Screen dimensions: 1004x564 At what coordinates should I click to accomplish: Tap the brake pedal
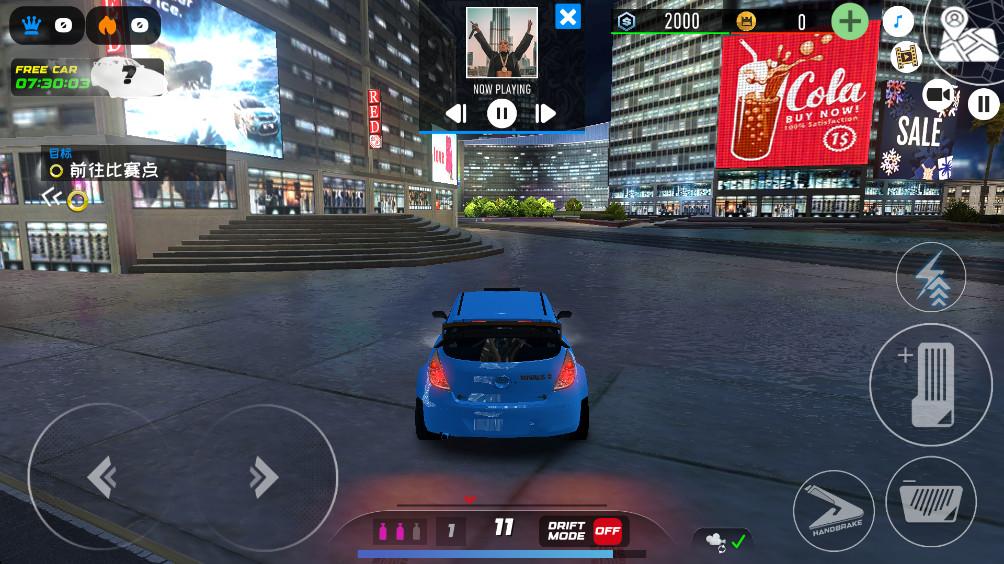click(x=930, y=501)
